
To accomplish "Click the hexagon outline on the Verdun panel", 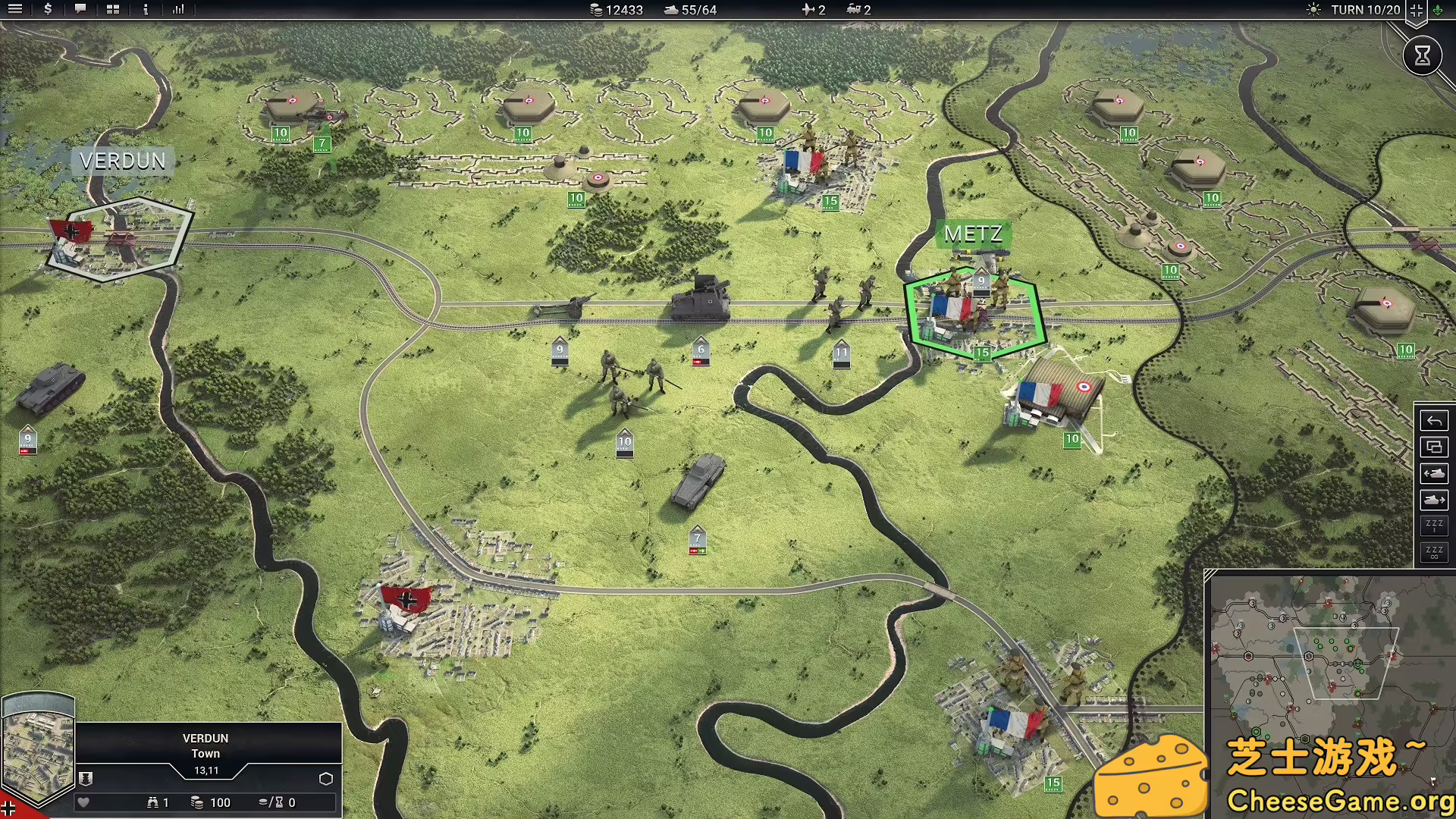I will coord(326,778).
